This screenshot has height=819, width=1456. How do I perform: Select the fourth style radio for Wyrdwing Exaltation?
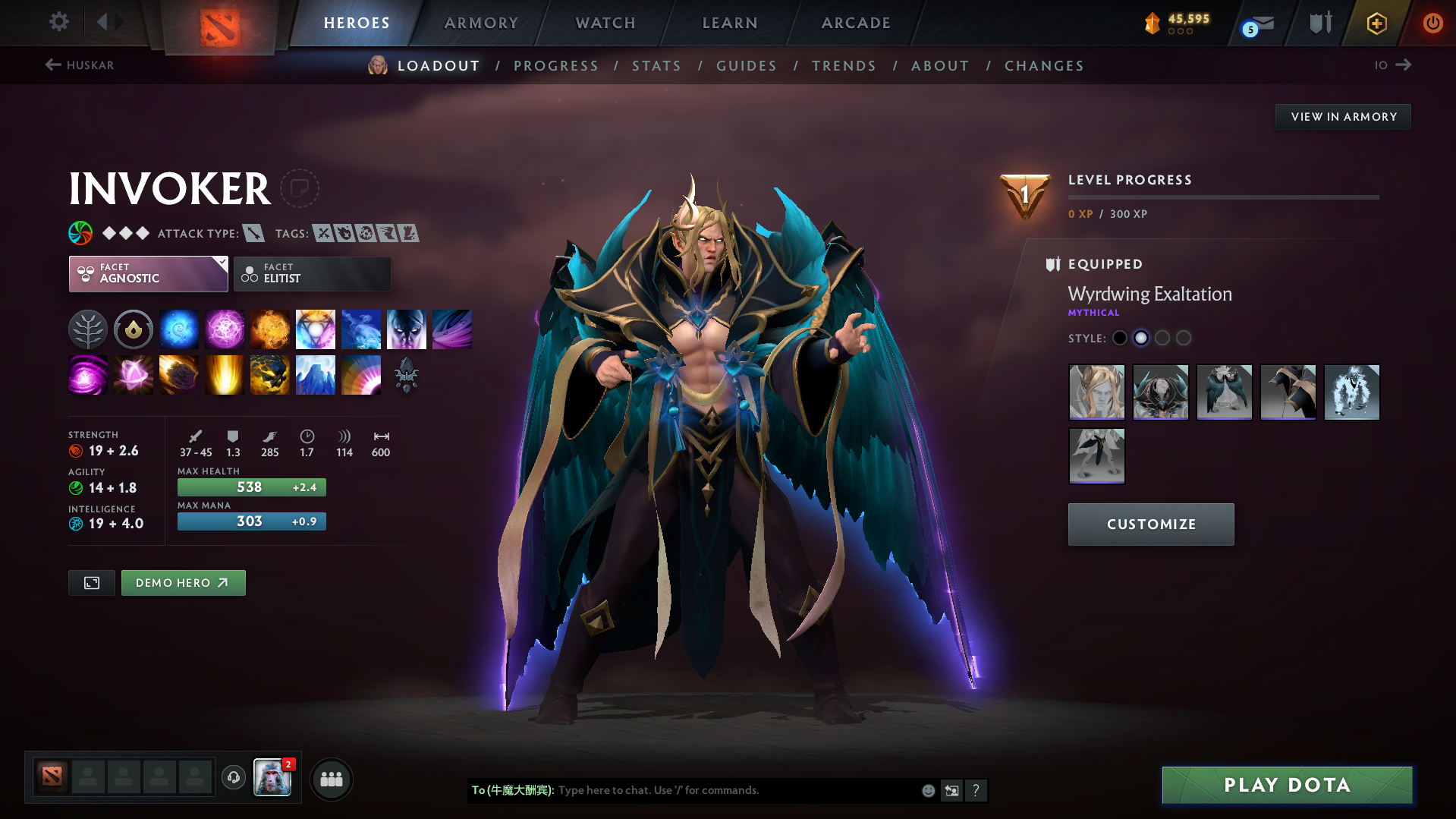tap(1184, 338)
